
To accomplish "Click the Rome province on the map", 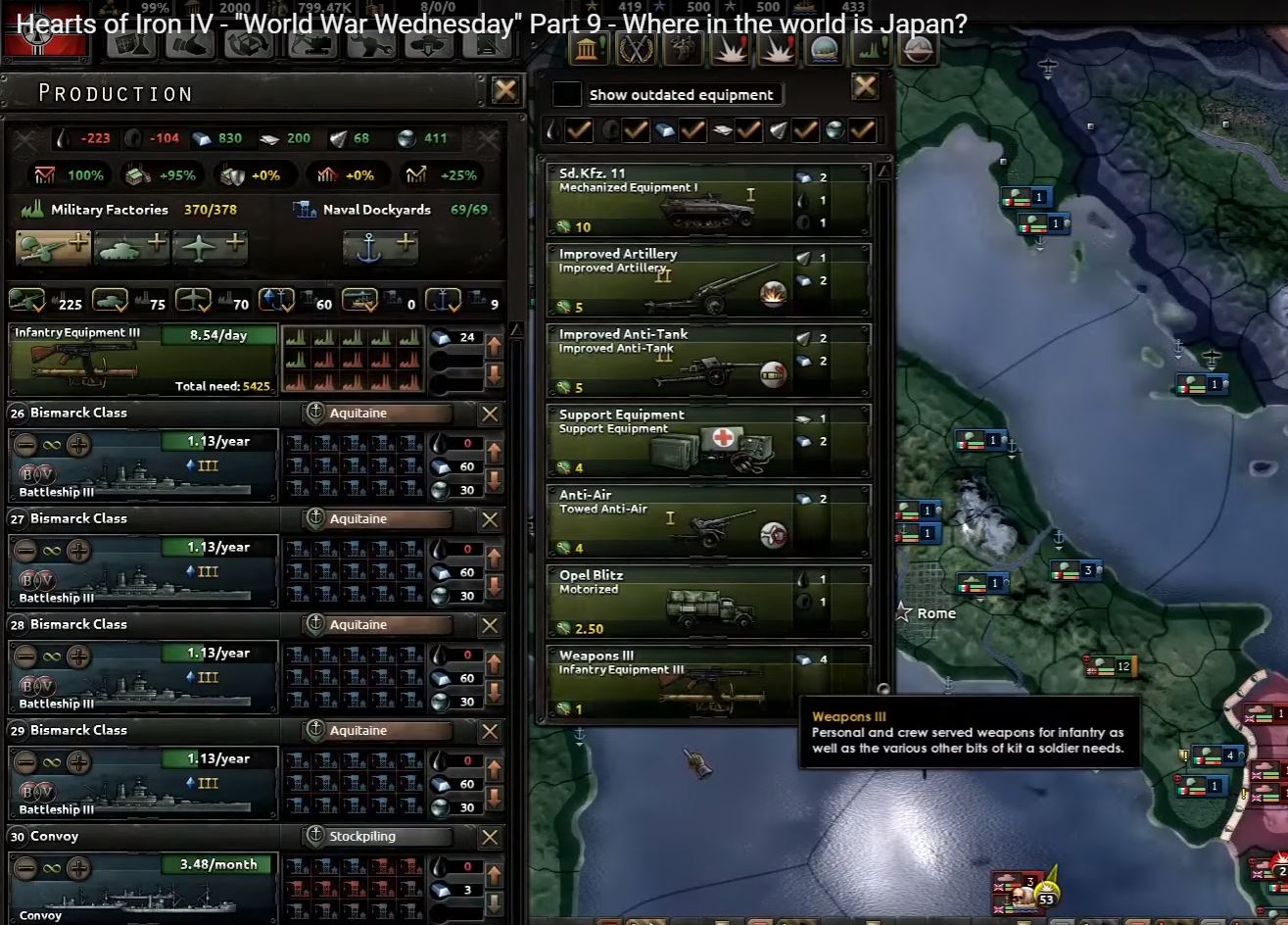I will 903,613.
